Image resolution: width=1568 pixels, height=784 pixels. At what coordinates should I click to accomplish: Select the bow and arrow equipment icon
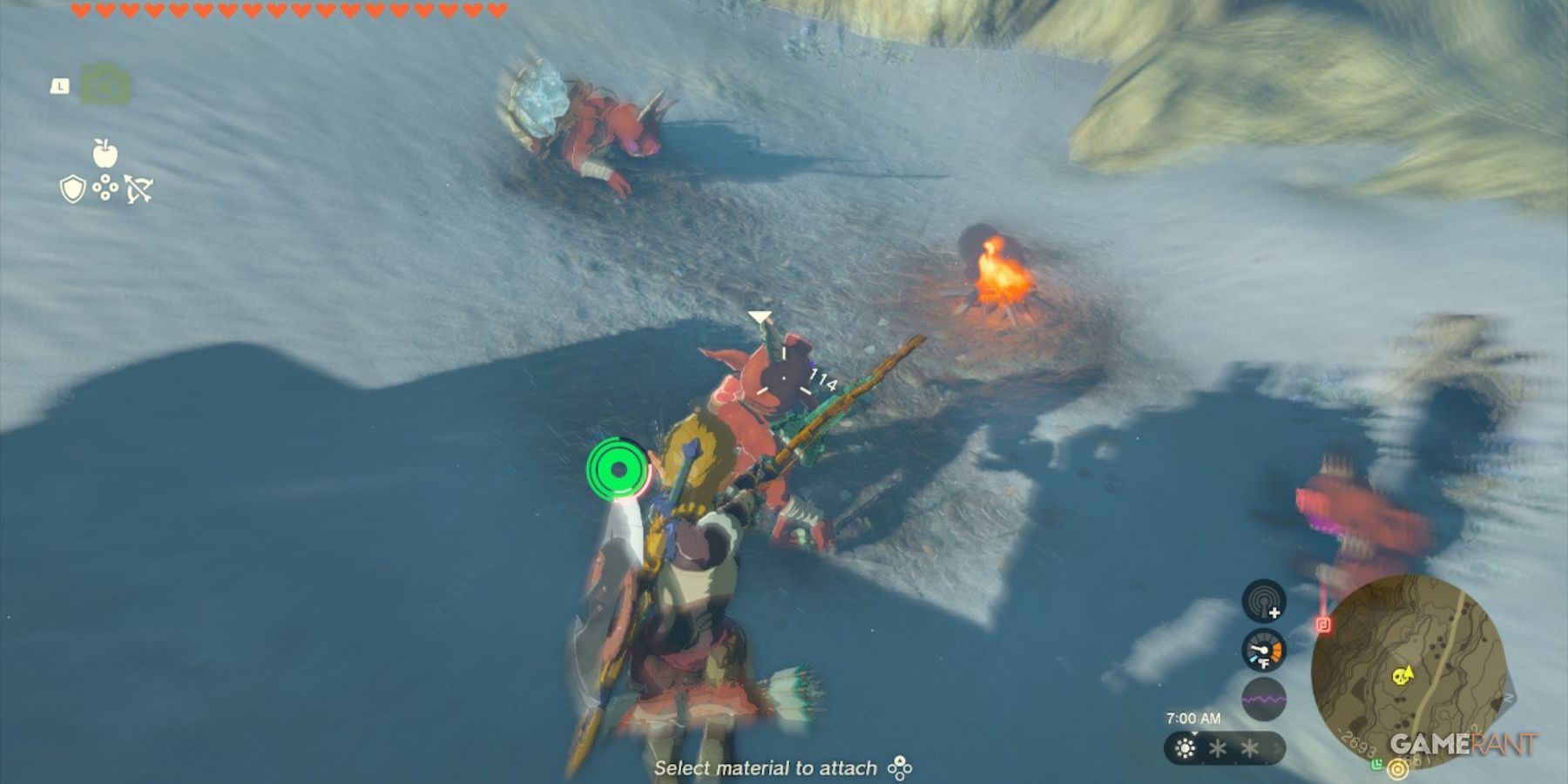click(138, 189)
